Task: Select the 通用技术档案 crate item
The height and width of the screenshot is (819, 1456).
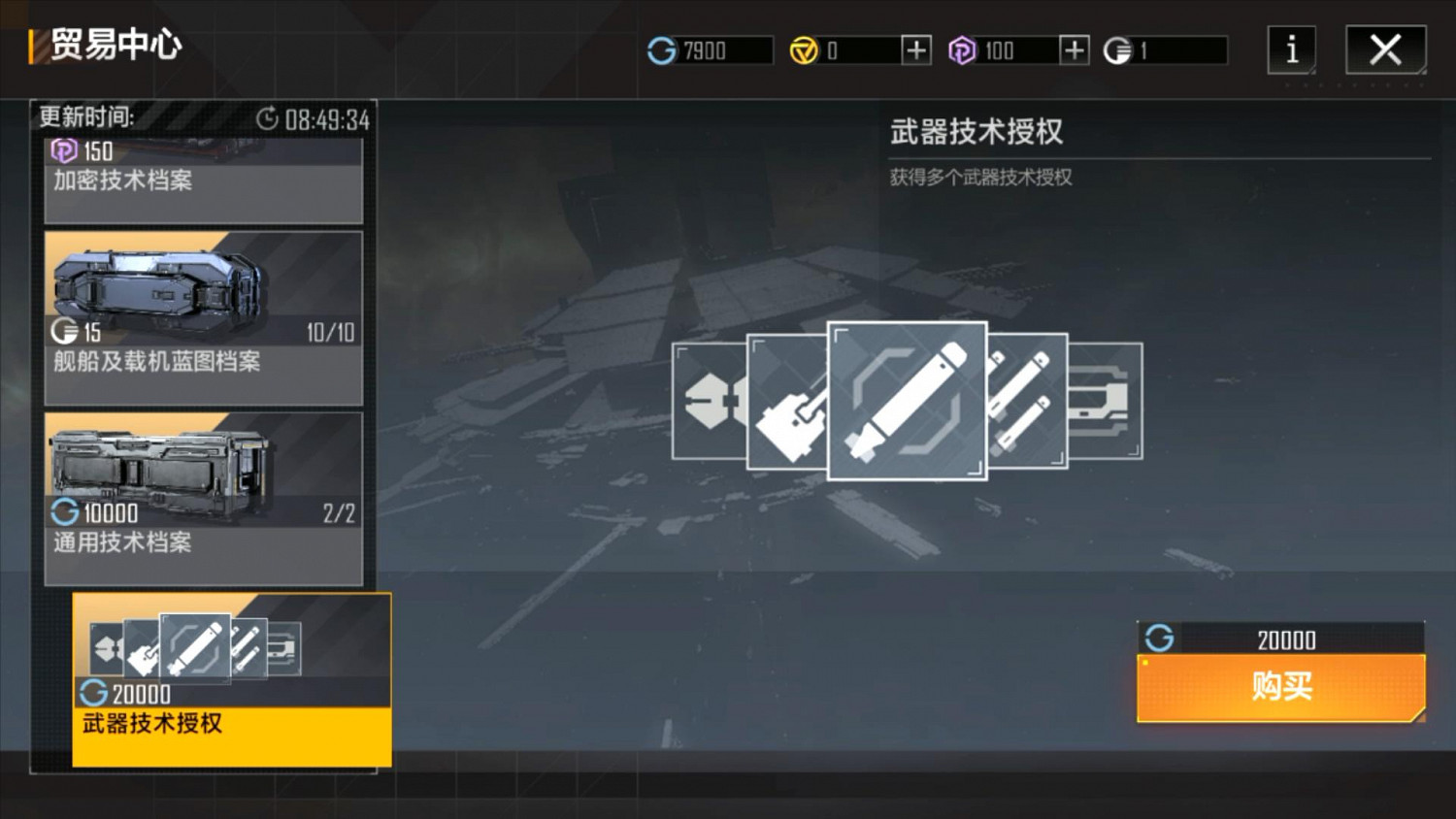Action: coord(204,495)
